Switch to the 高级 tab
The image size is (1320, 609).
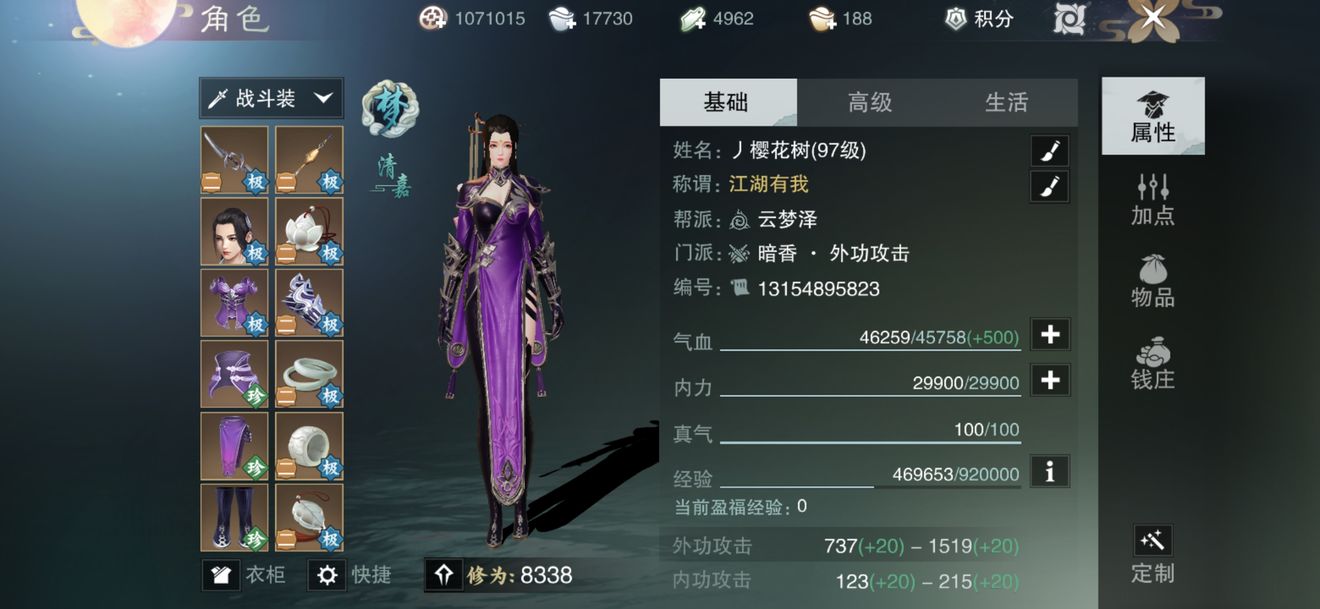click(869, 102)
